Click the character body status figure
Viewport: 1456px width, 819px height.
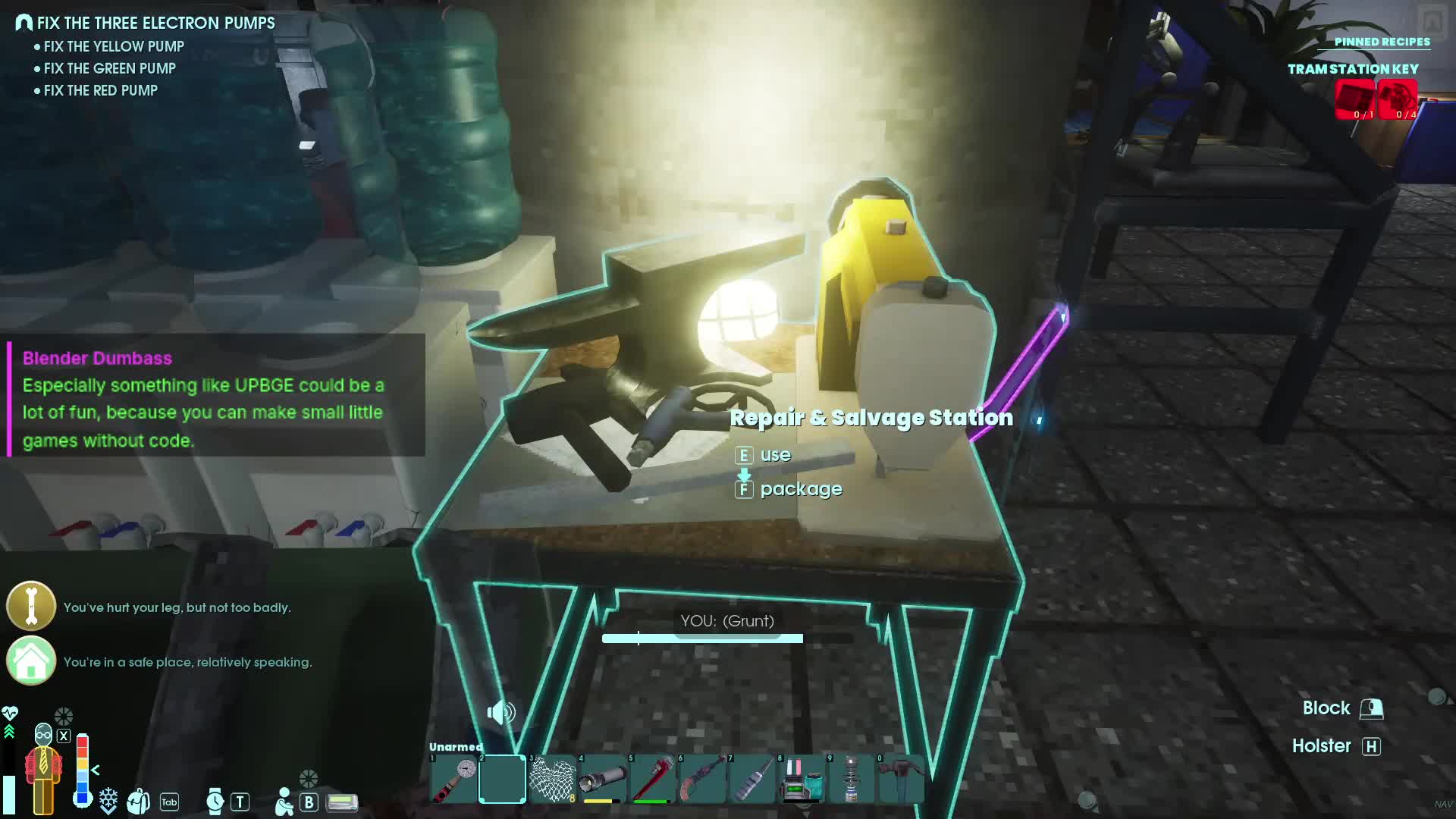[x=44, y=770]
